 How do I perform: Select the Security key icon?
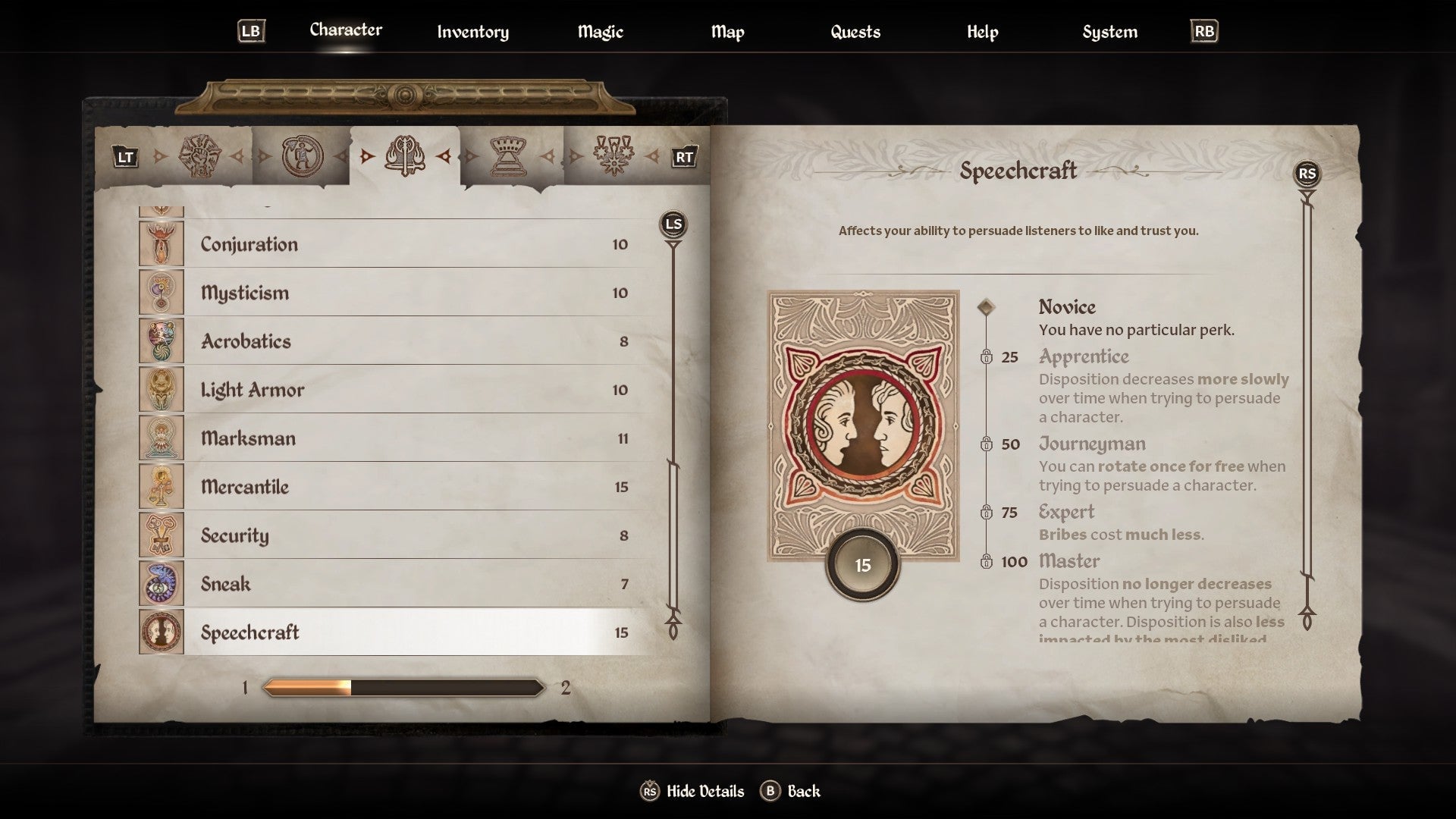[x=162, y=535]
